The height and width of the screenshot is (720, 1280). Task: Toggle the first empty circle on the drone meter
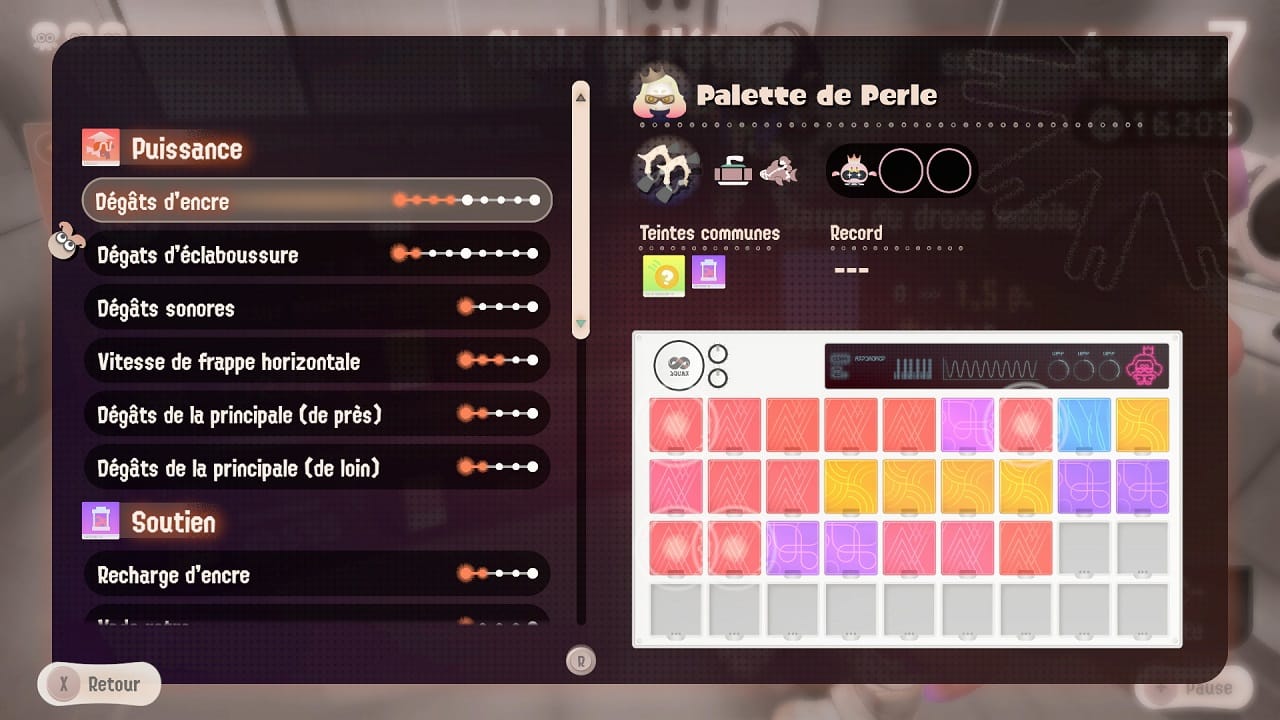(901, 170)
